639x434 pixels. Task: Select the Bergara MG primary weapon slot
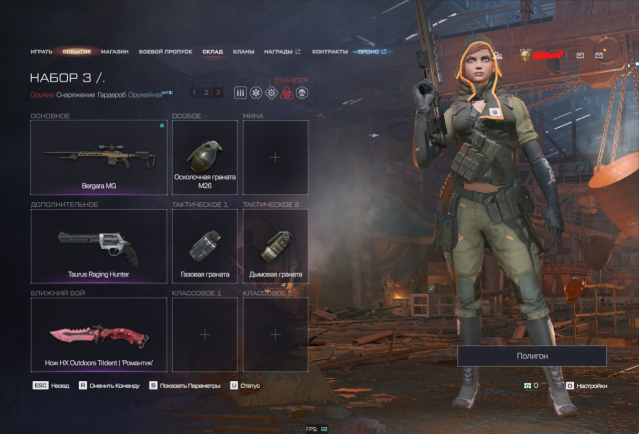(98, 156)
